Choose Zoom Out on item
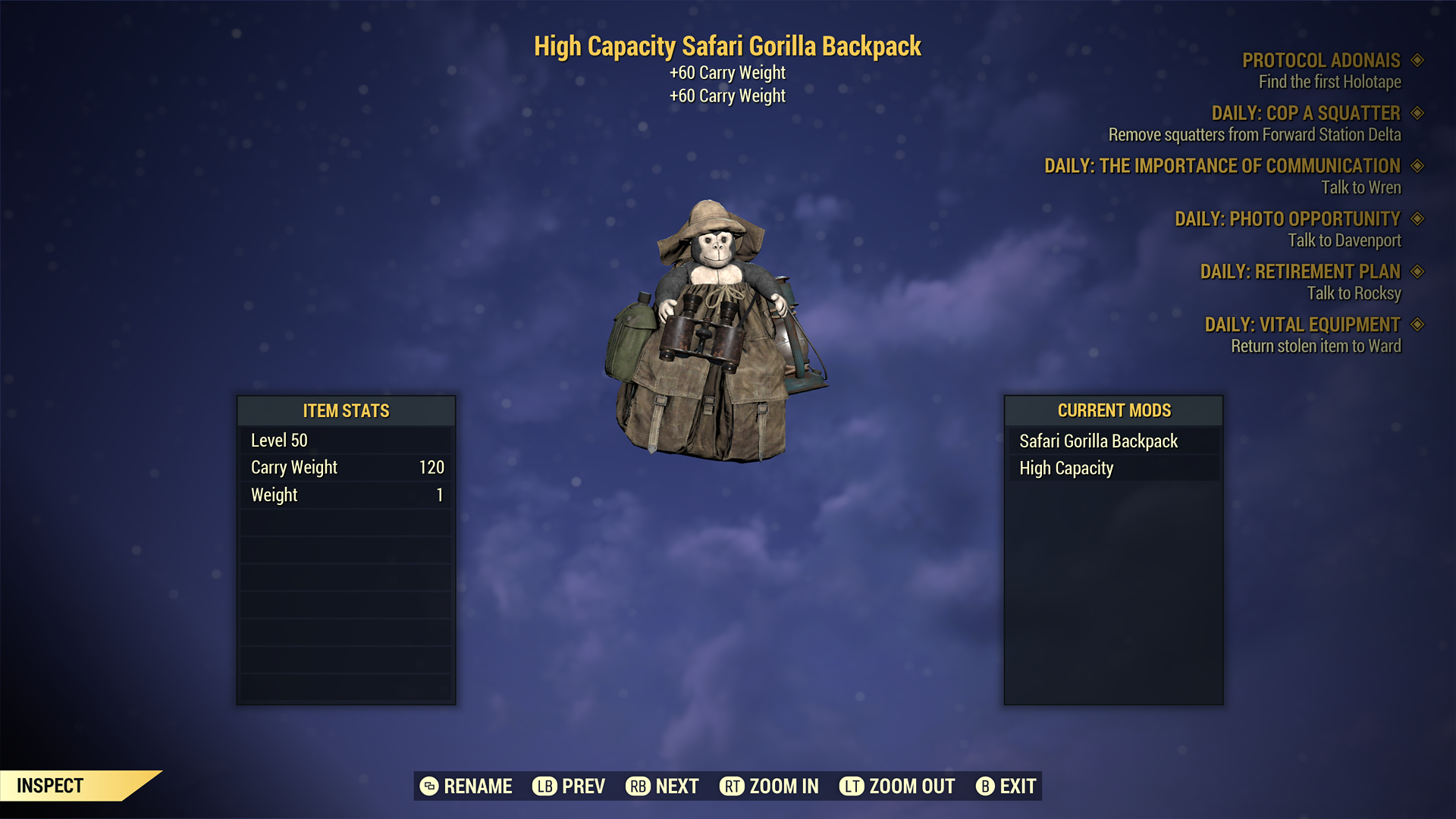1456x819 pixels. pos(897,786)
